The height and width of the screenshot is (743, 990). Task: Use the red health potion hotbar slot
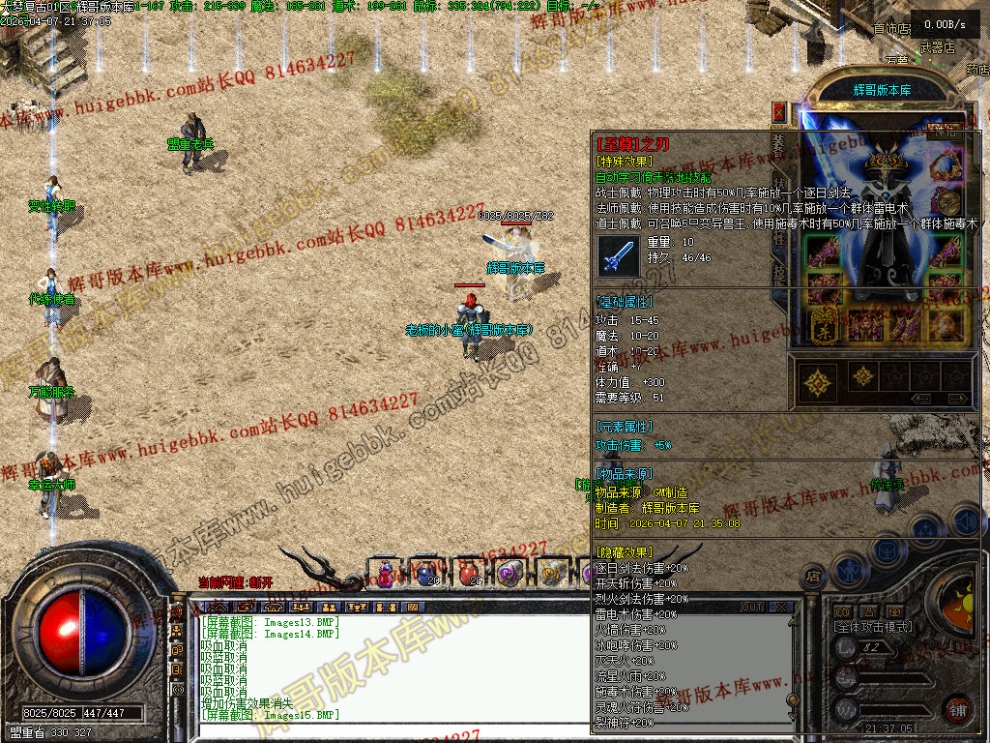[x=467, y=573]
